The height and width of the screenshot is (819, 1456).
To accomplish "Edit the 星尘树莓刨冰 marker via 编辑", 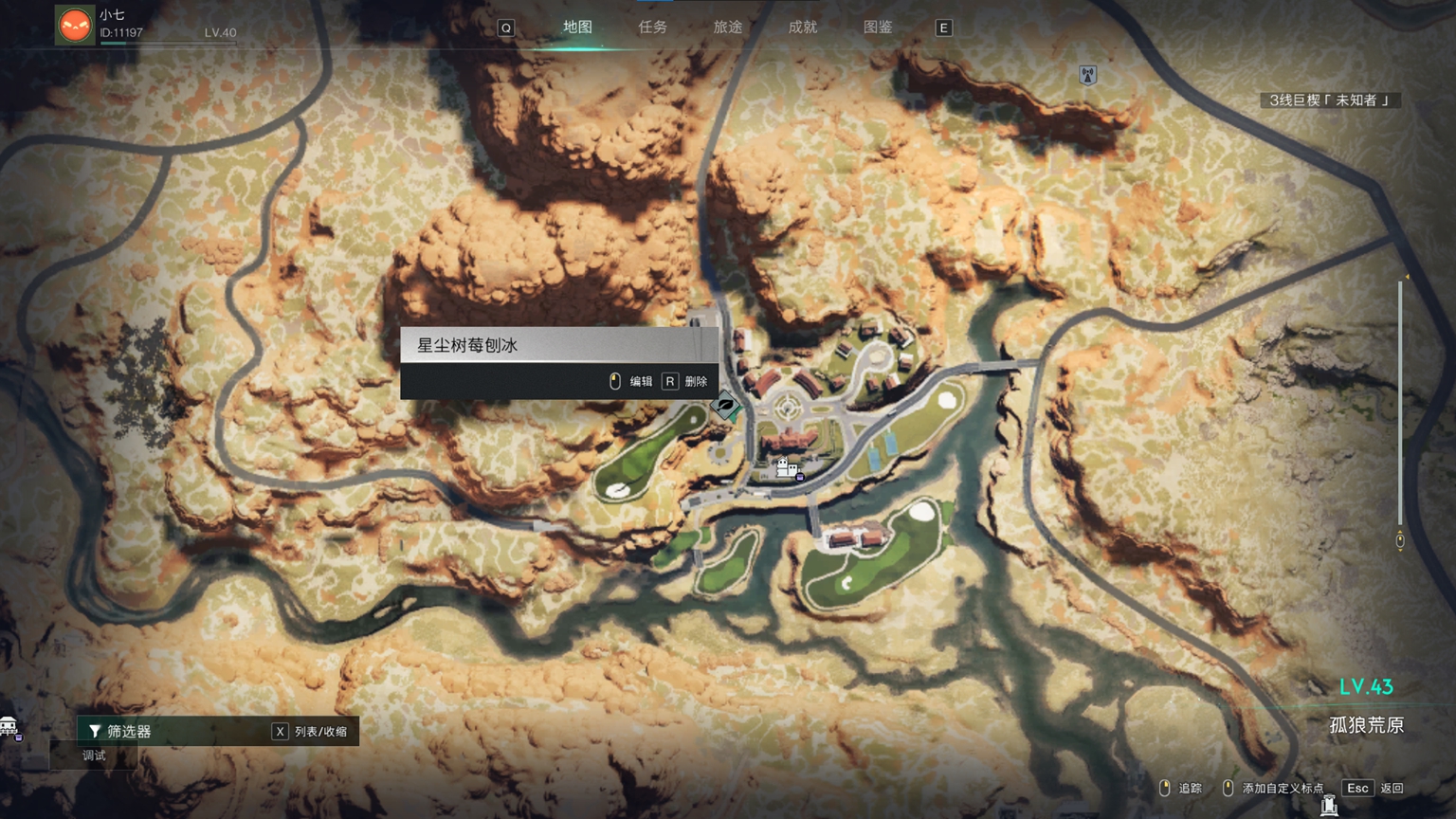I will [631, 381].
